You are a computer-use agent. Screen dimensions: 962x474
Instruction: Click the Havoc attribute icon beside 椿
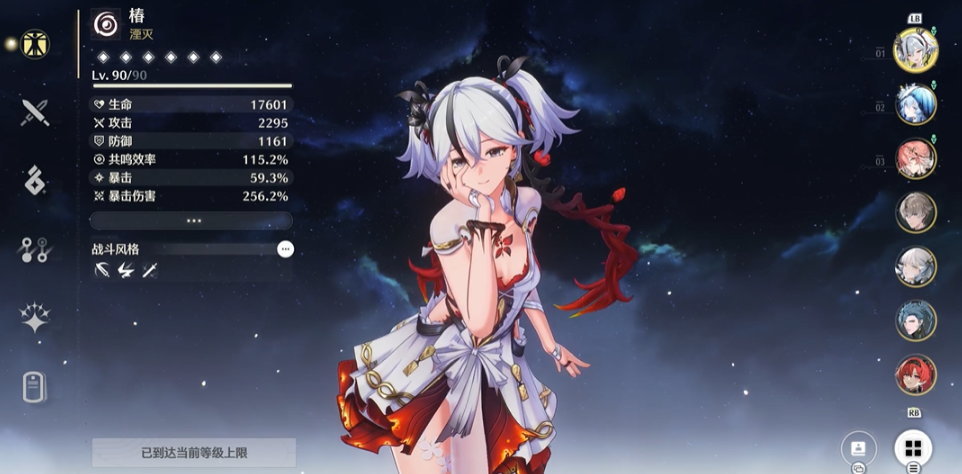click(x=105, y=24)
